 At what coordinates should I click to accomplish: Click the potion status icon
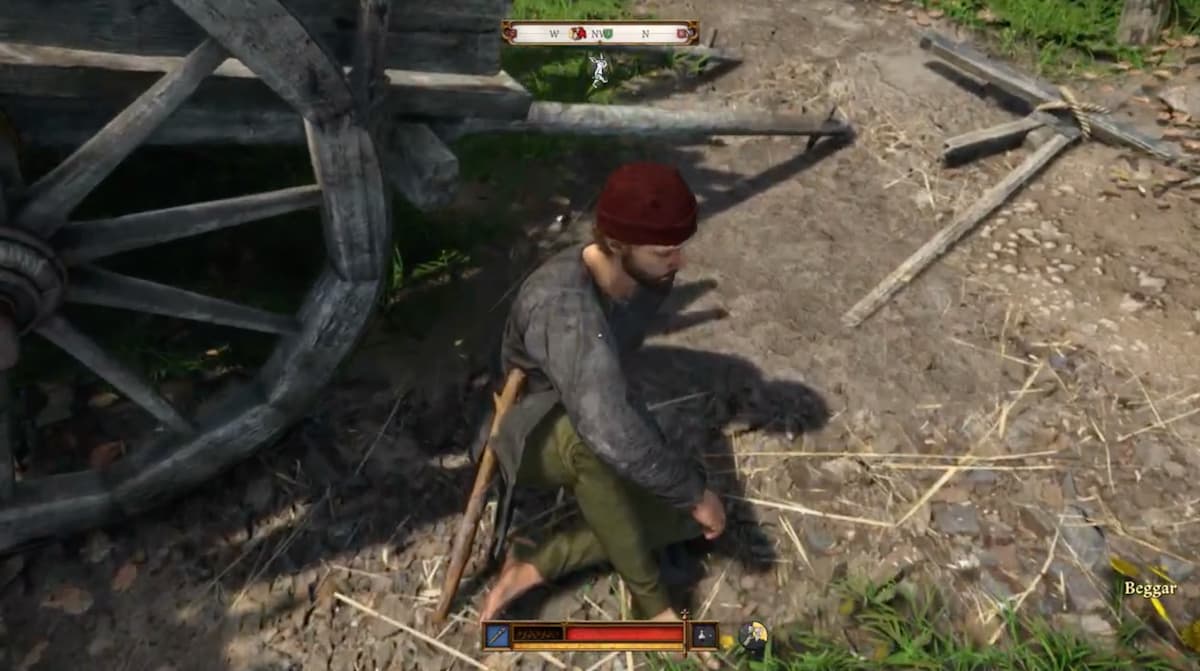pyautogui.click(x=703, y=634)
